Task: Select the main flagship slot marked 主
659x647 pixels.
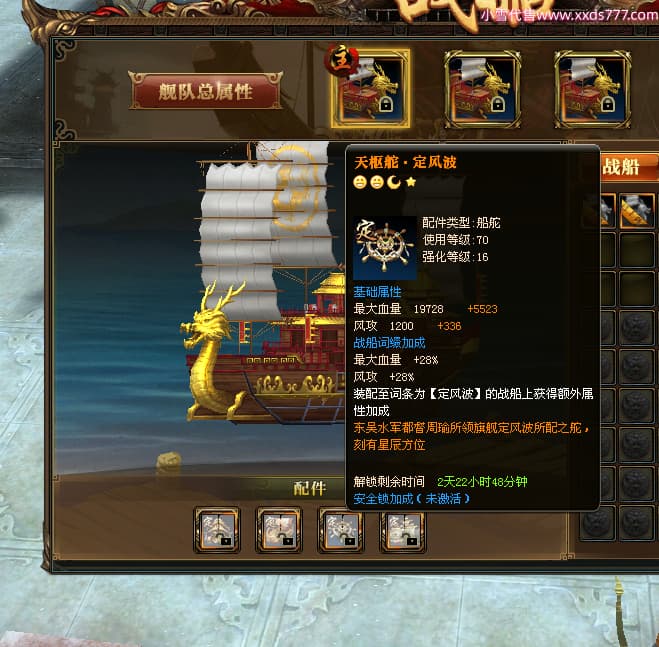Action: point(370,89)
